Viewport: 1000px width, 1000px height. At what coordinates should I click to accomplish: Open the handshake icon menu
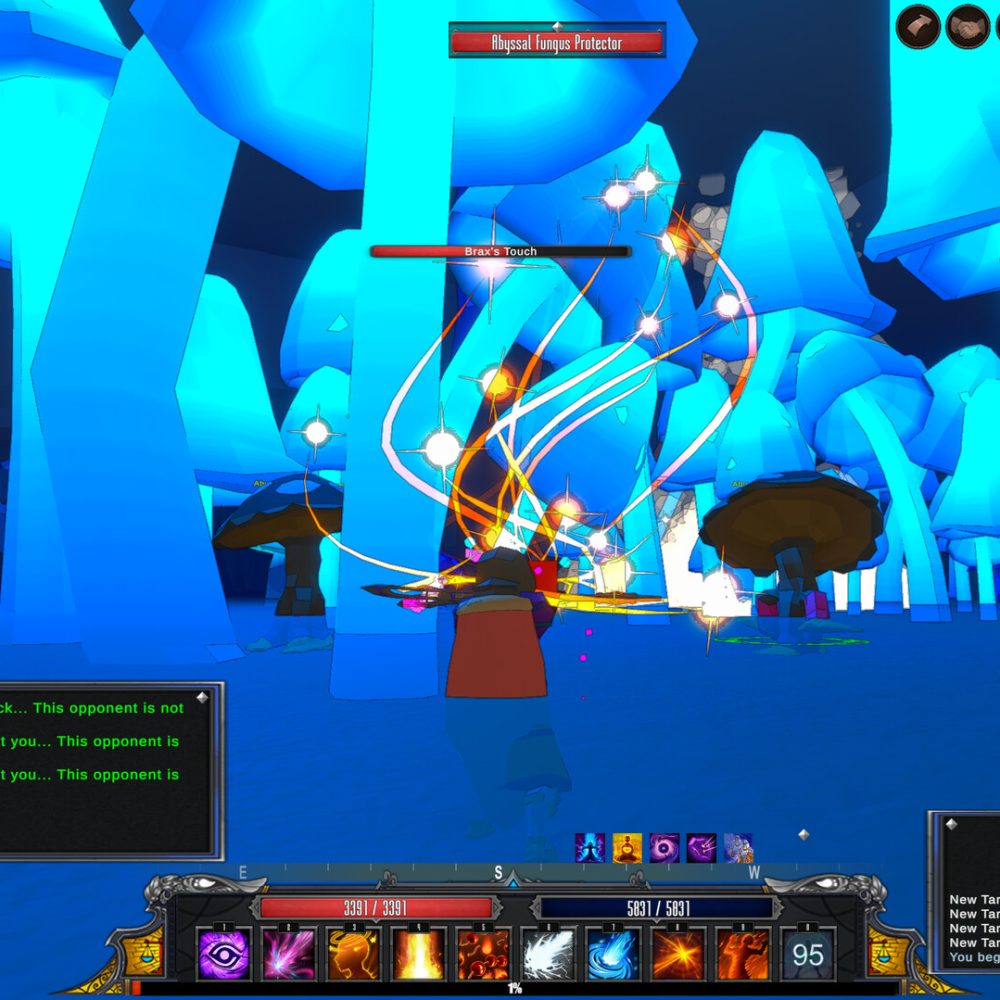click(x=967, y=27)
